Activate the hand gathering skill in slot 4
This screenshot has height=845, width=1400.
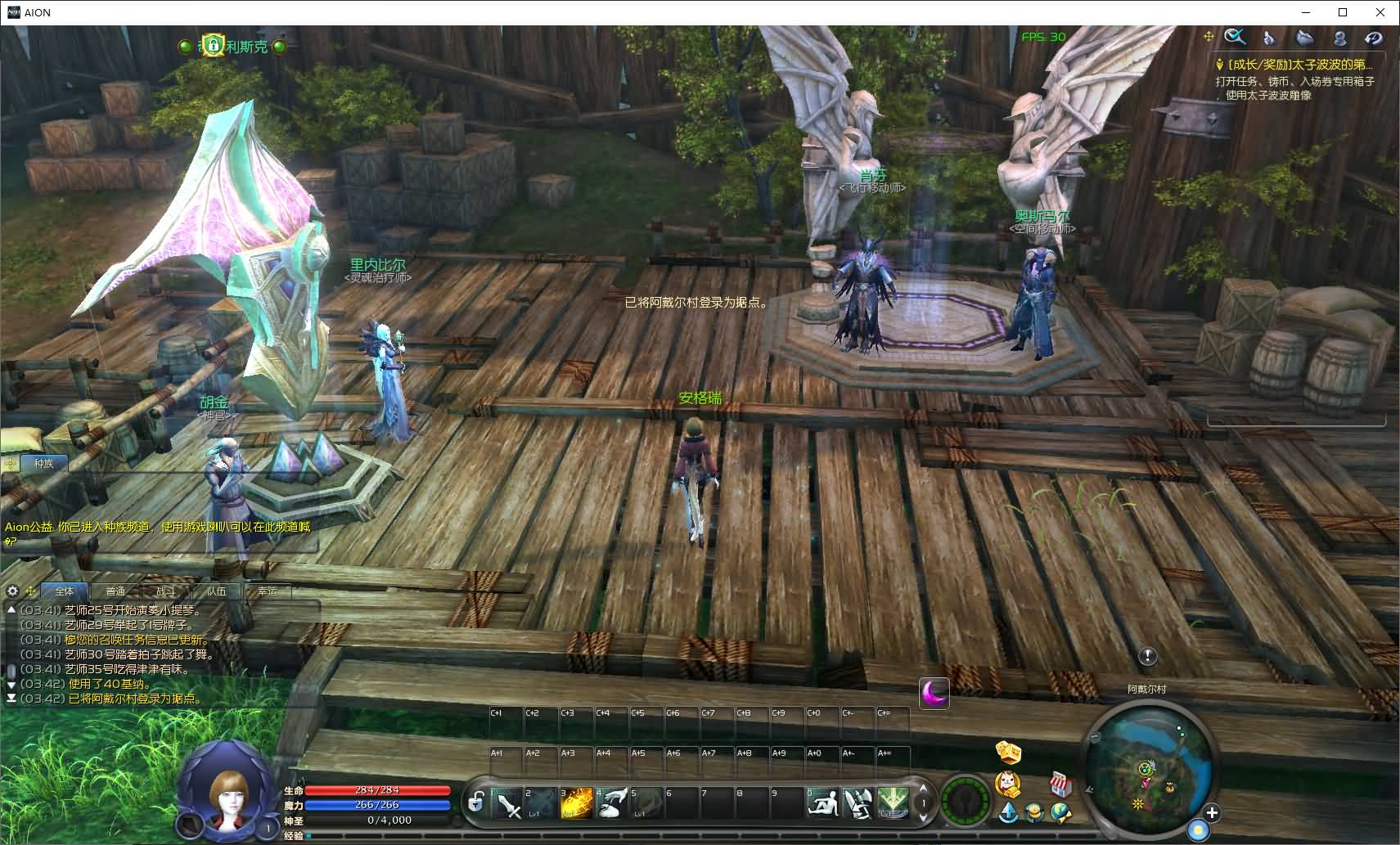pyautogui.click(x=611, y=803)
